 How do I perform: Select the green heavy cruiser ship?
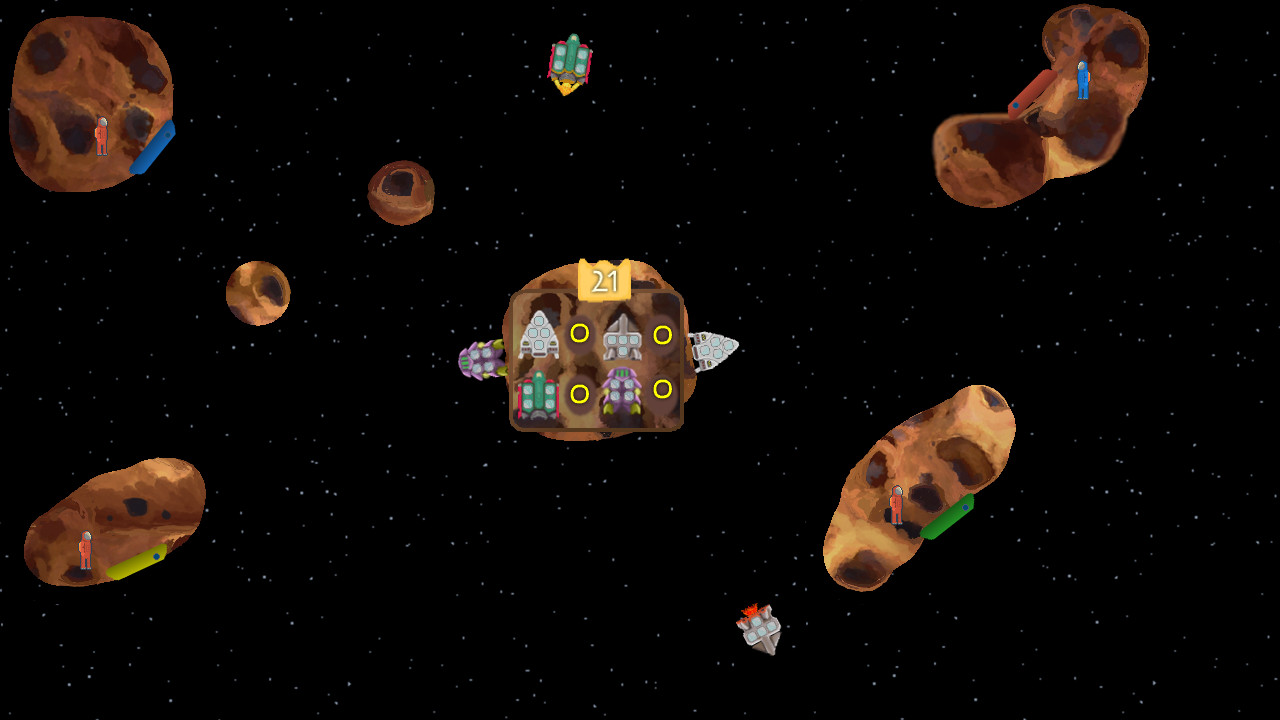pos(537,396)
